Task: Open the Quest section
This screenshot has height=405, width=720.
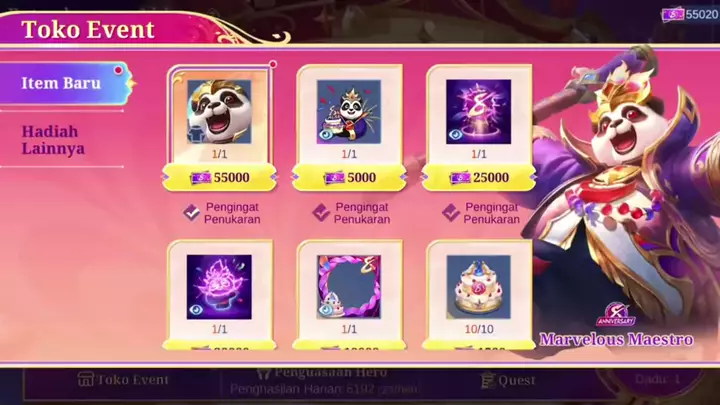Action: tap(510, 380)
